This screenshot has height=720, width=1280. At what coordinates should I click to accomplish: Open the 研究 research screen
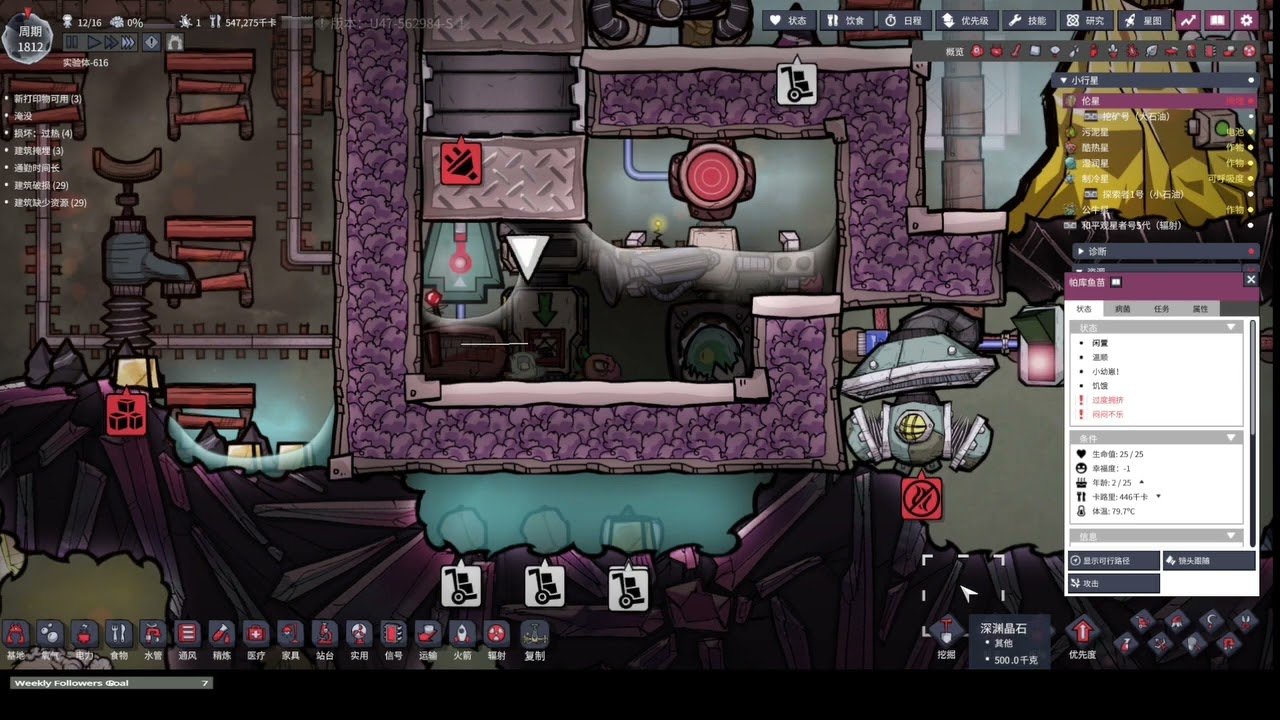pyautogui.click(x=1086, y=20)
